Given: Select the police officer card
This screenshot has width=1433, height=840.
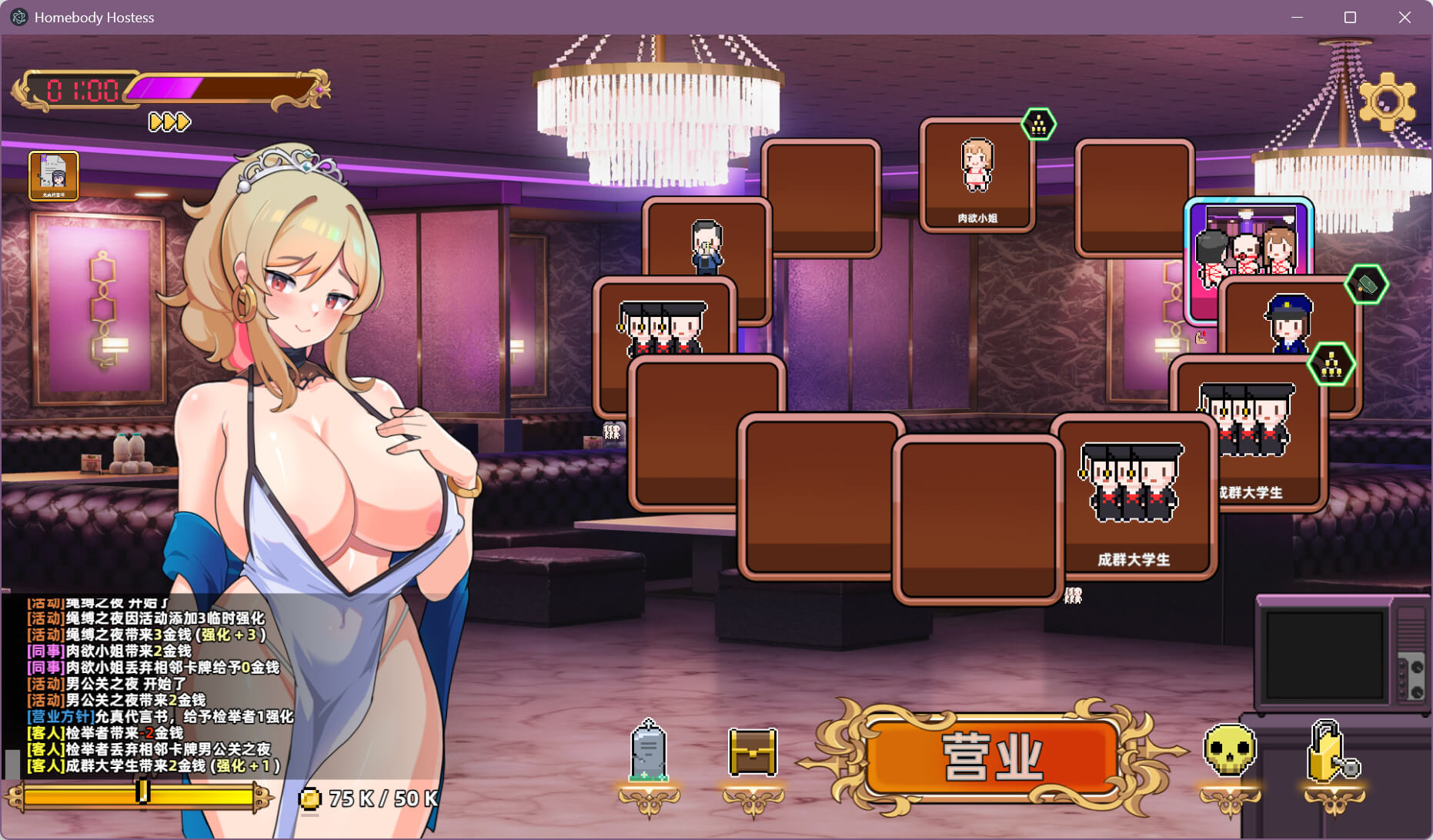Looking at the screenshot, I should (1289, 319).
